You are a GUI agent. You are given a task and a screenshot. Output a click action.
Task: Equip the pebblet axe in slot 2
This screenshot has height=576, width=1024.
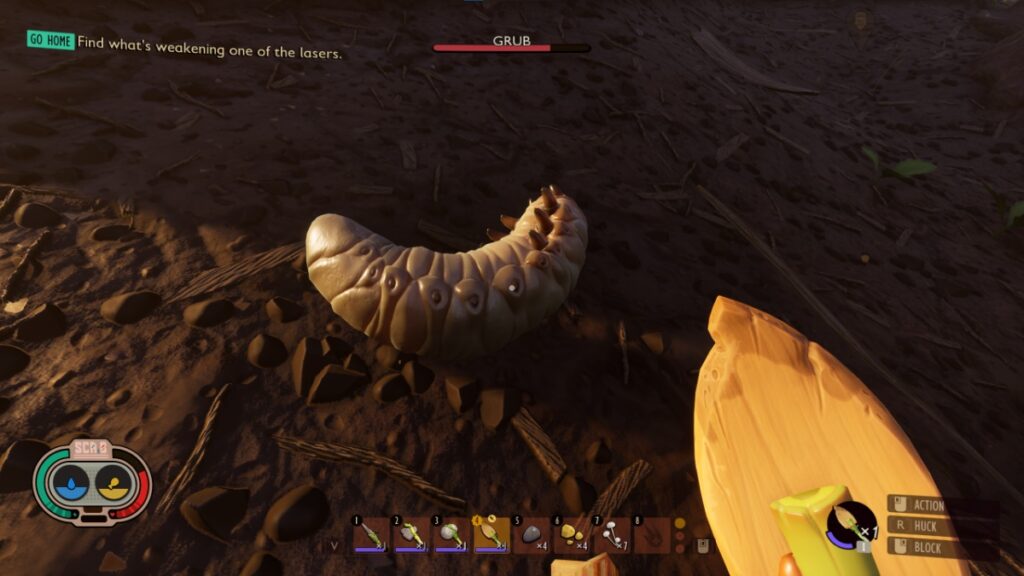[x=410, y=535]
